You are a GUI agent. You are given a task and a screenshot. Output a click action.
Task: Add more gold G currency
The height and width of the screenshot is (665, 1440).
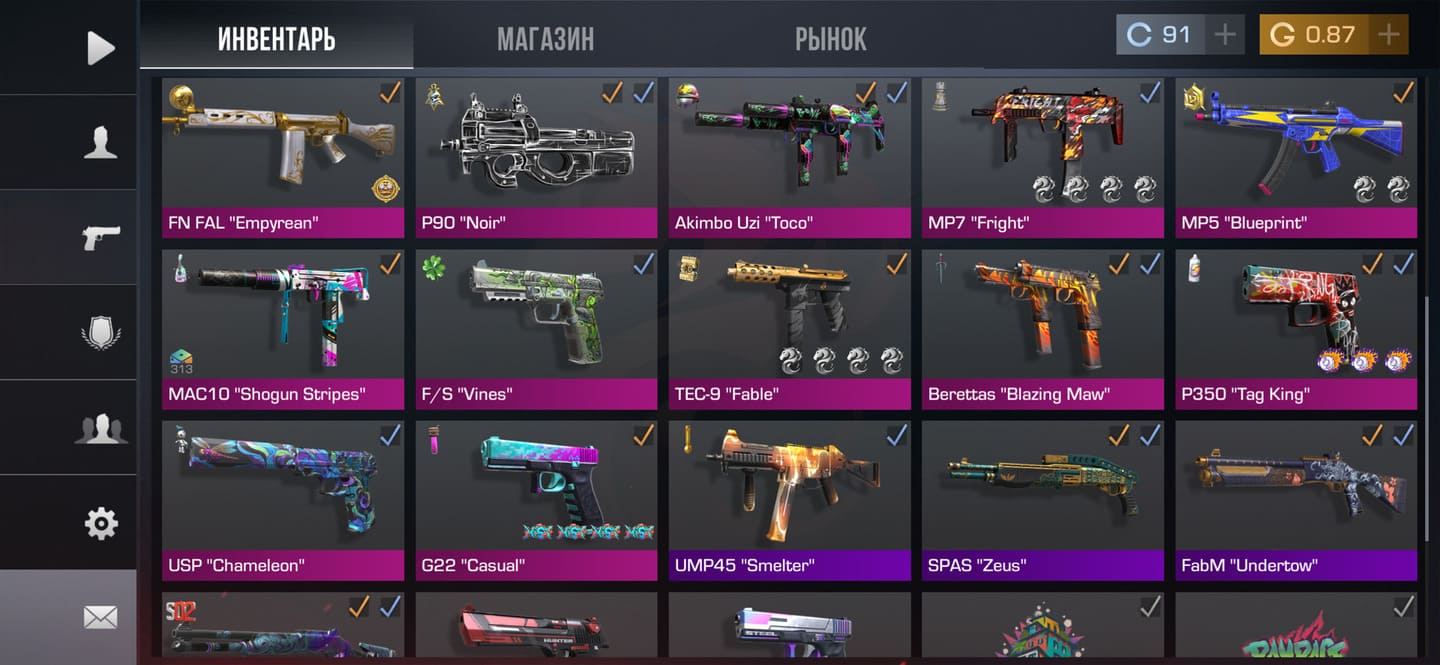click(x=1388, y=35)
